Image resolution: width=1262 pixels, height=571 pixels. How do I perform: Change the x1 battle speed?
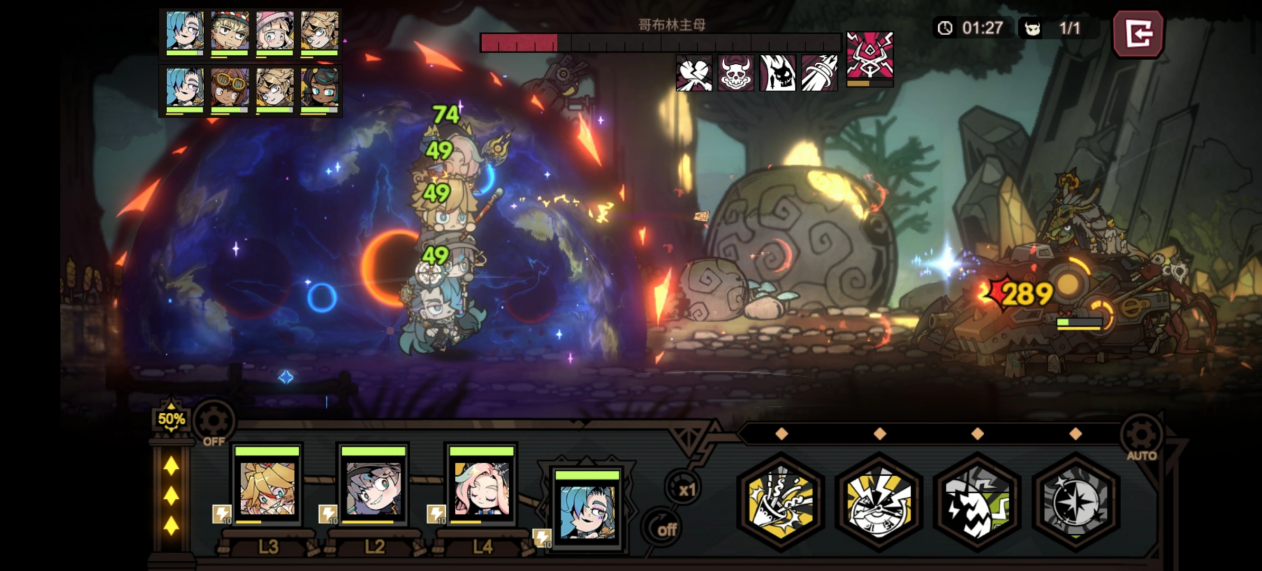point(685,489)
